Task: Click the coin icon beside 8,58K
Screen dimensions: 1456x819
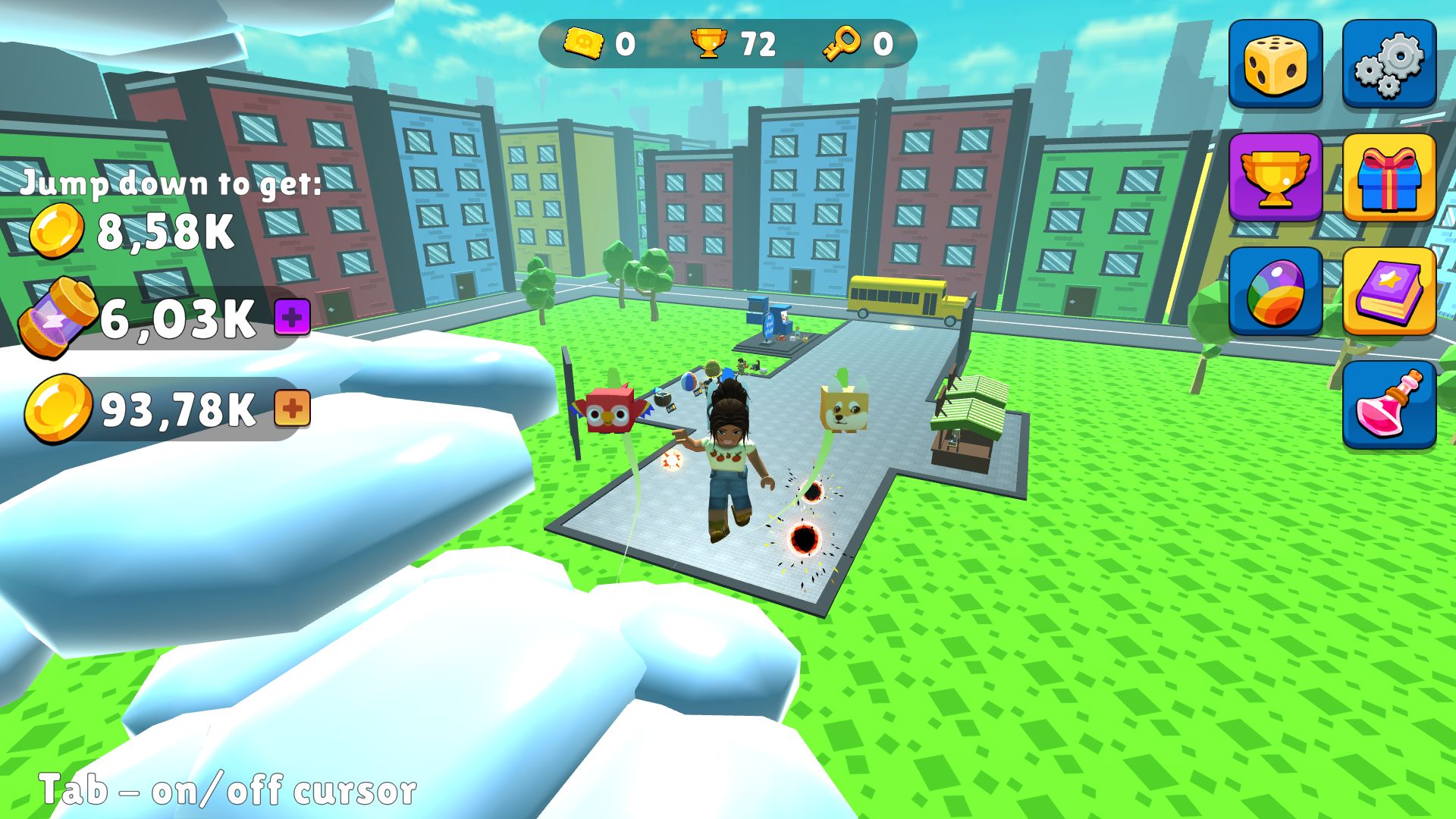Action: click(x=60, y=230)
